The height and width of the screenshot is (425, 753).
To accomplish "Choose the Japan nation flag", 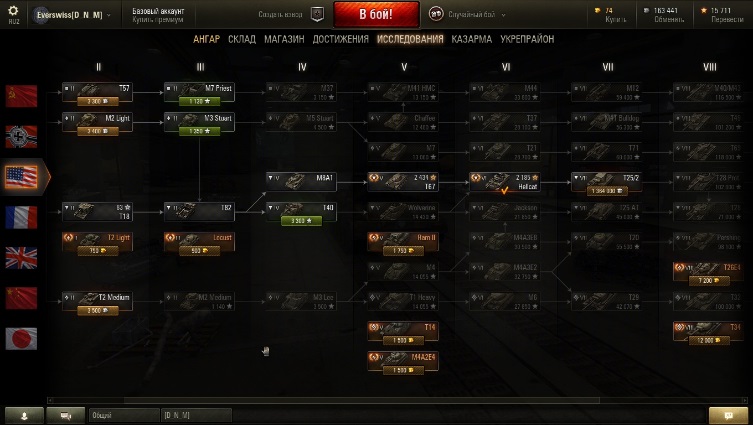I will 21,338.
